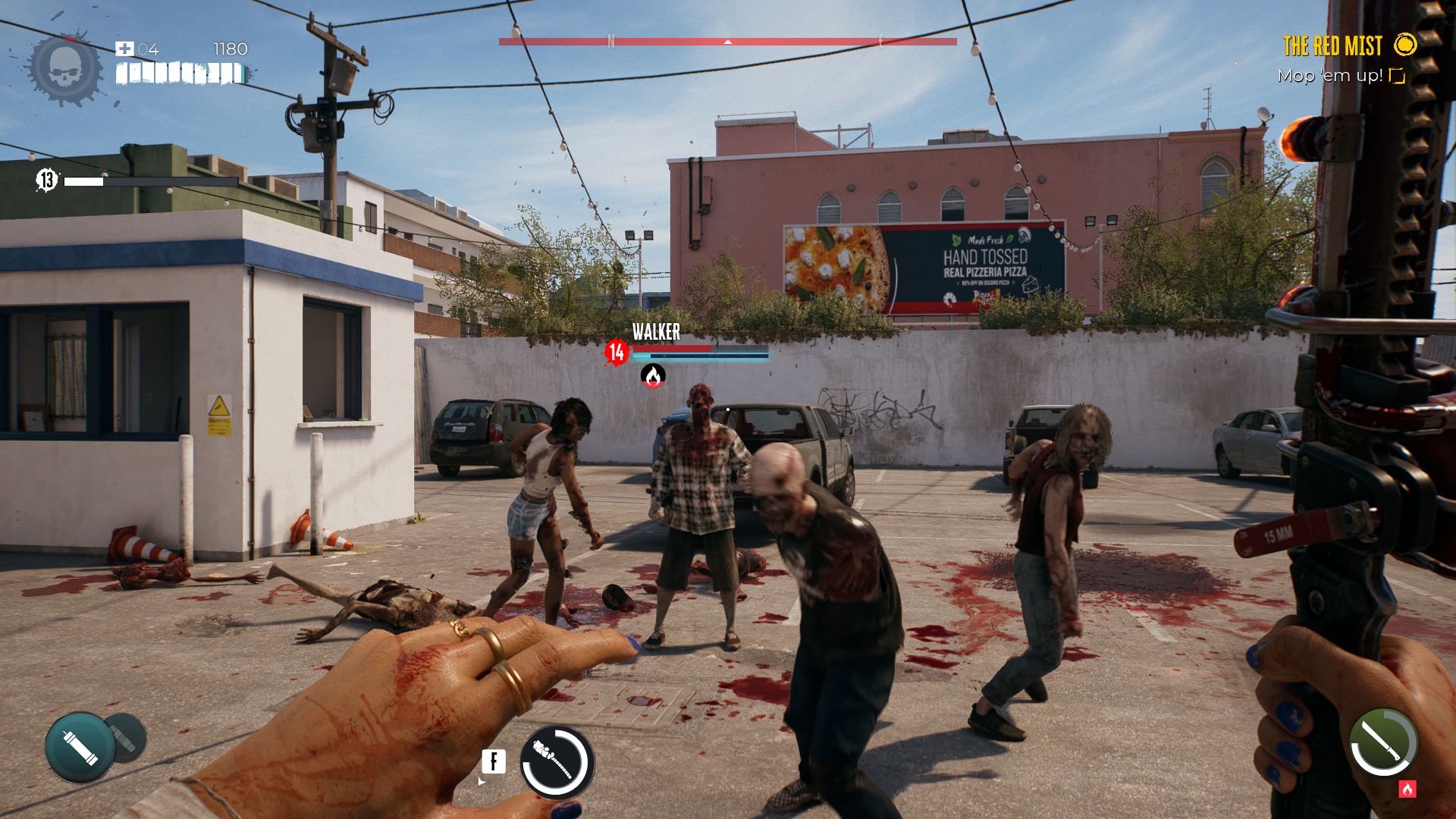Image resolution: width=1456 pixels, height=819 pixels.
Task: Select the Walker level 14 badge
Action: tap(617, 352)
